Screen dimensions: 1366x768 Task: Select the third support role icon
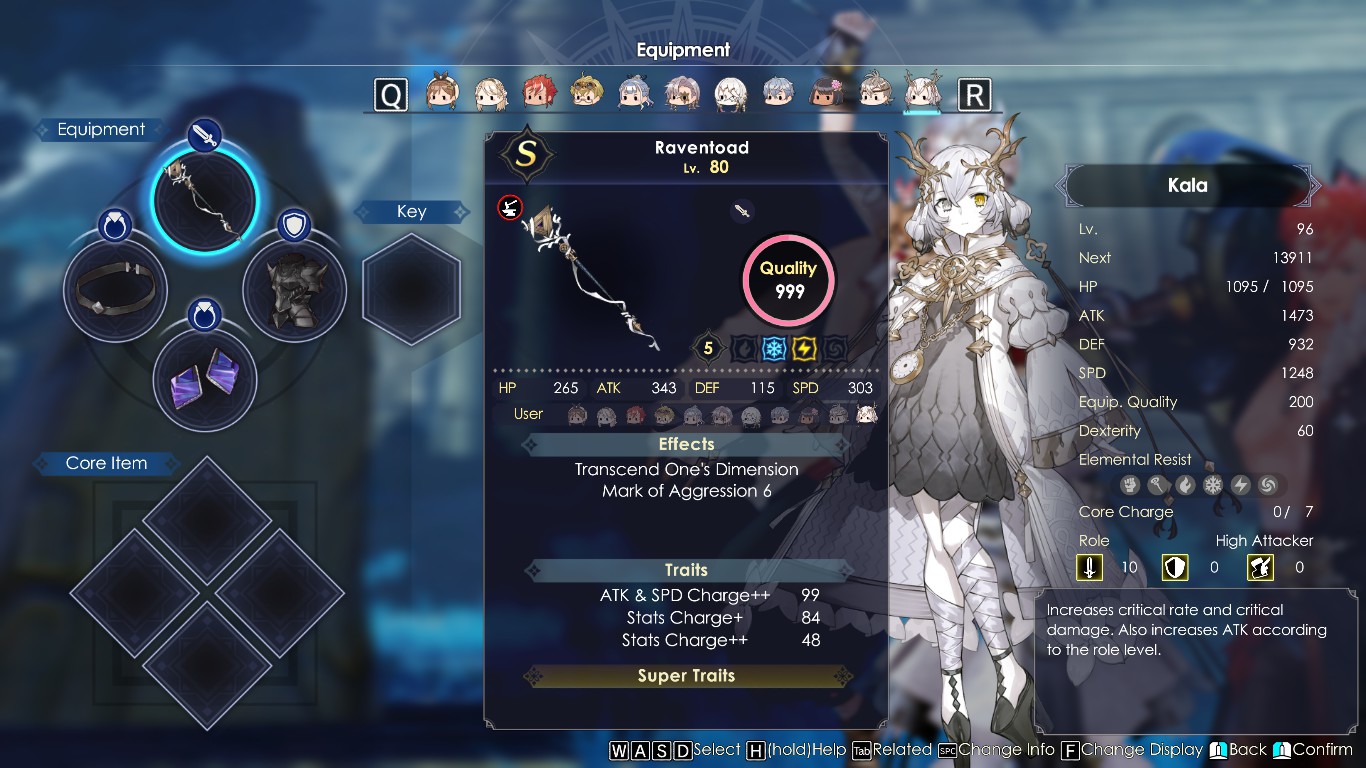[1260, 568]
